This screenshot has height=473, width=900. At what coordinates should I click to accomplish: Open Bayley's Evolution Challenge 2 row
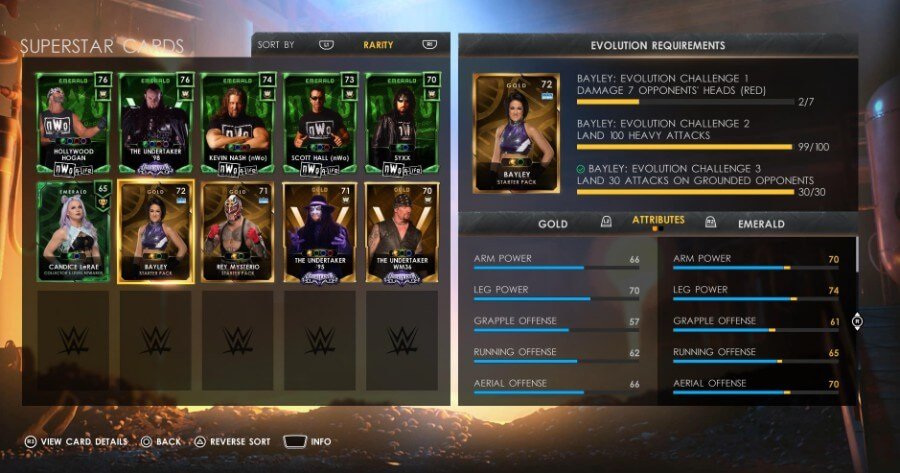(700, 136)
